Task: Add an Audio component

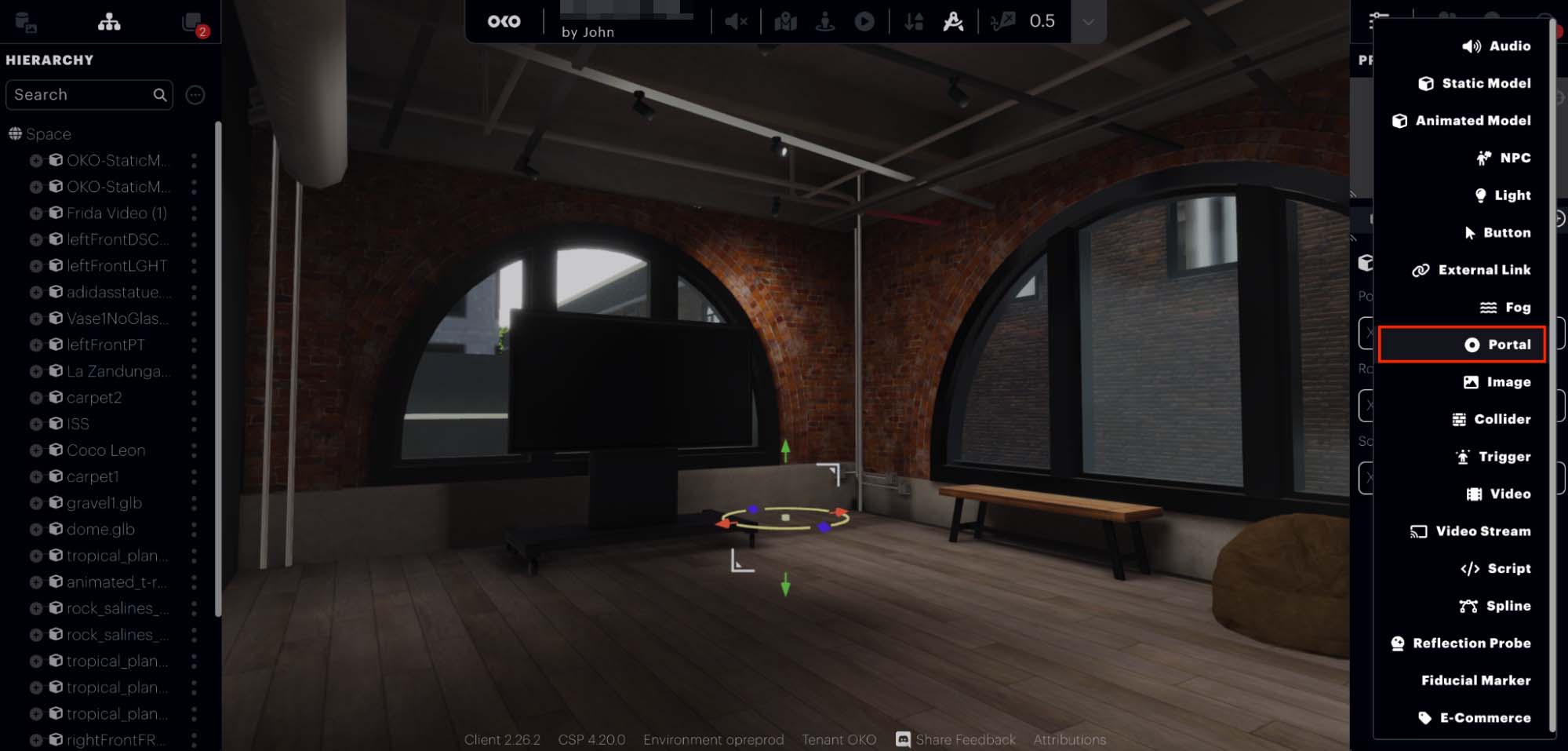Action: point(1497,46)
